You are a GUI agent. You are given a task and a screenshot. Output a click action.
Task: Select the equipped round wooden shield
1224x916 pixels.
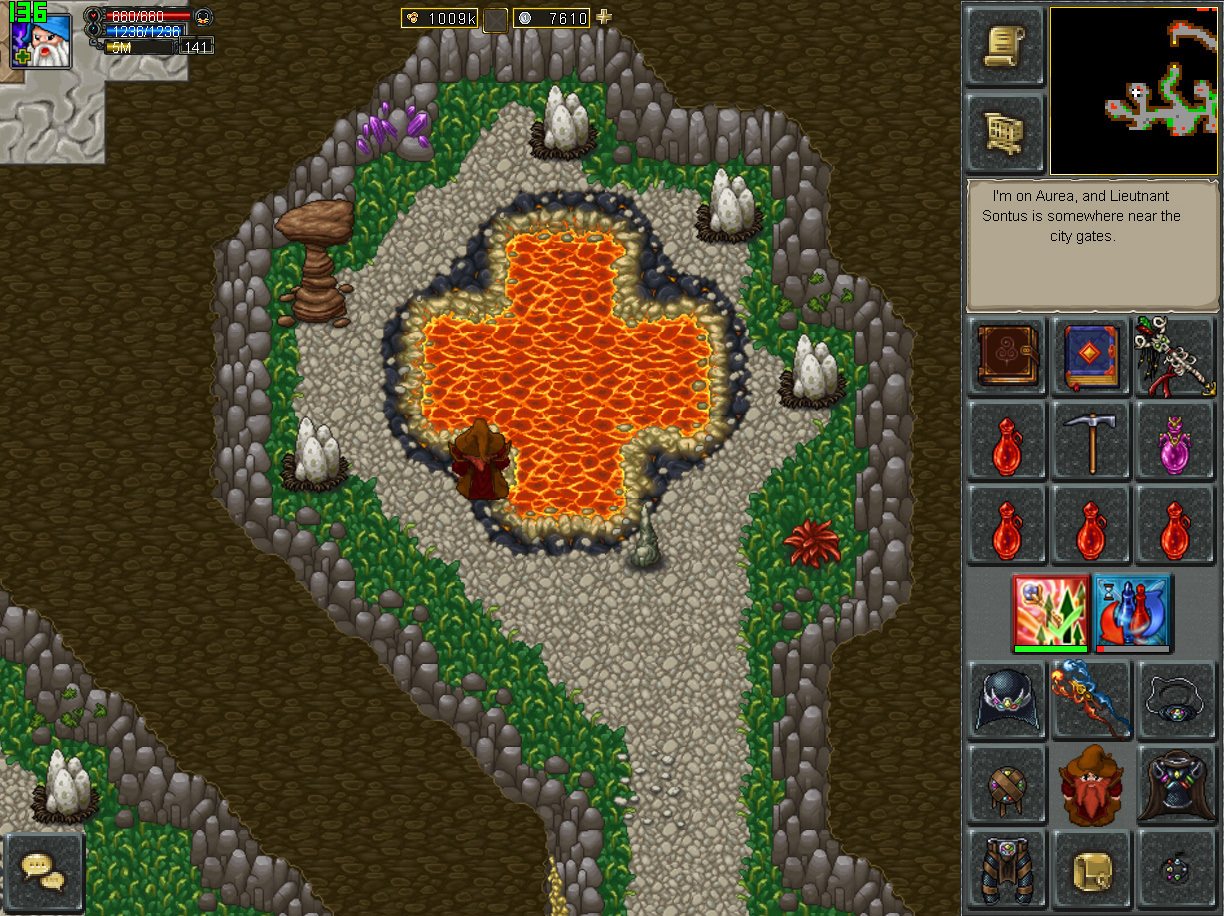1007,784
